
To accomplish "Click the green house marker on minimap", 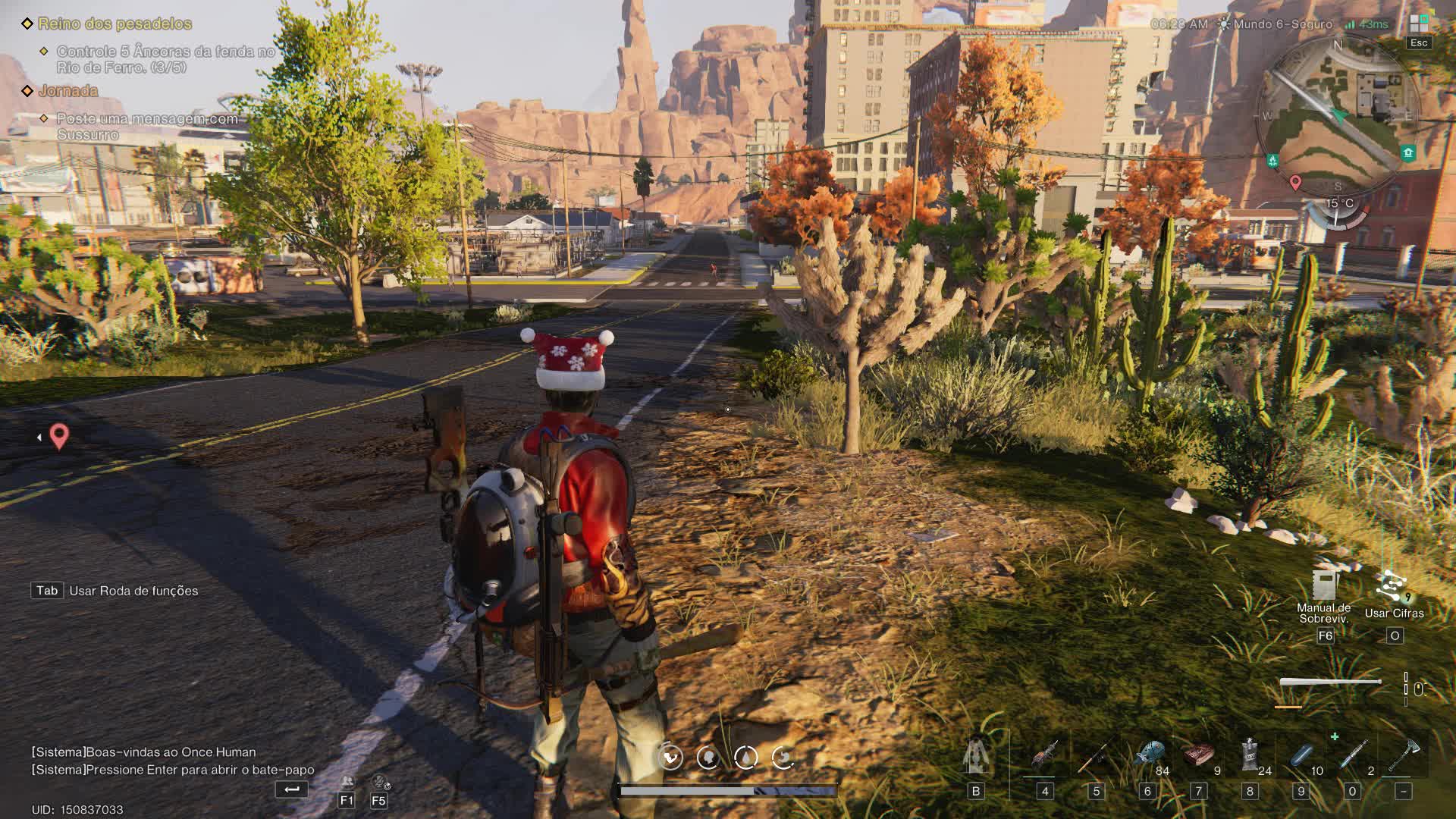I will tap(1408, 152).
